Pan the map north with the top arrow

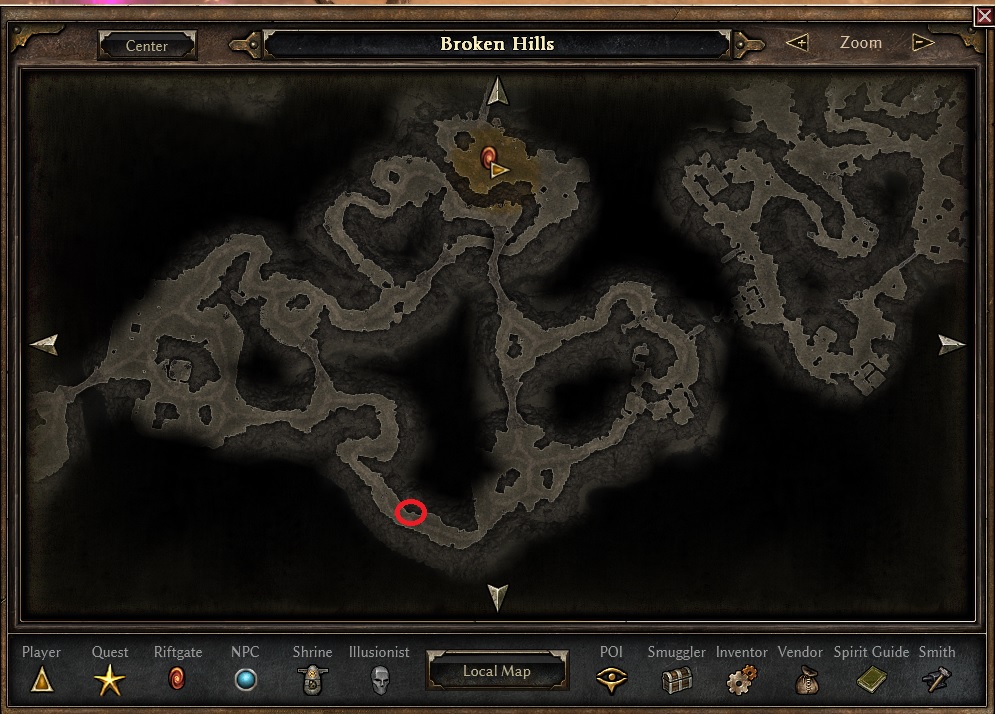click(497, 92)
